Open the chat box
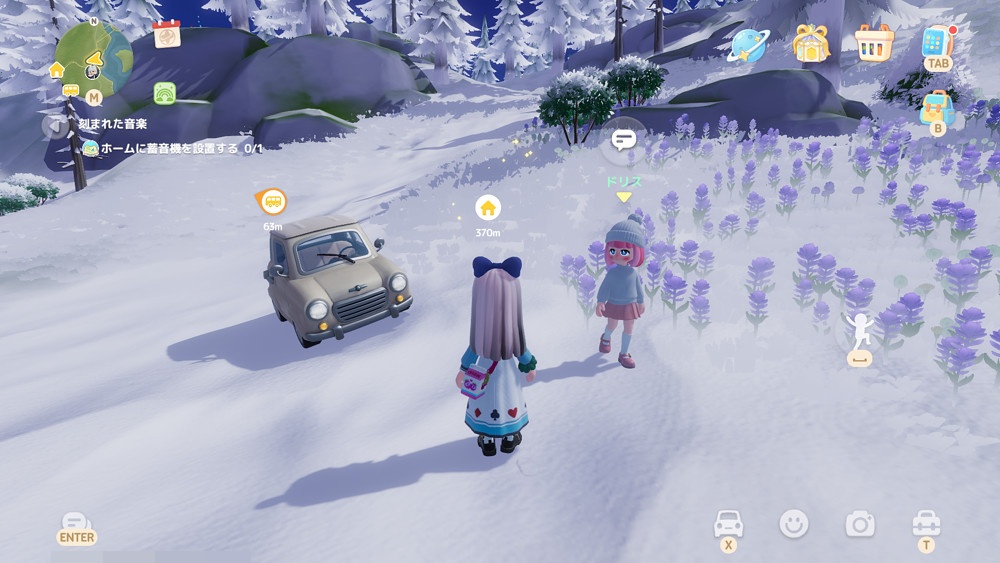The image size is (1000, 563). [x=76, y=524]
